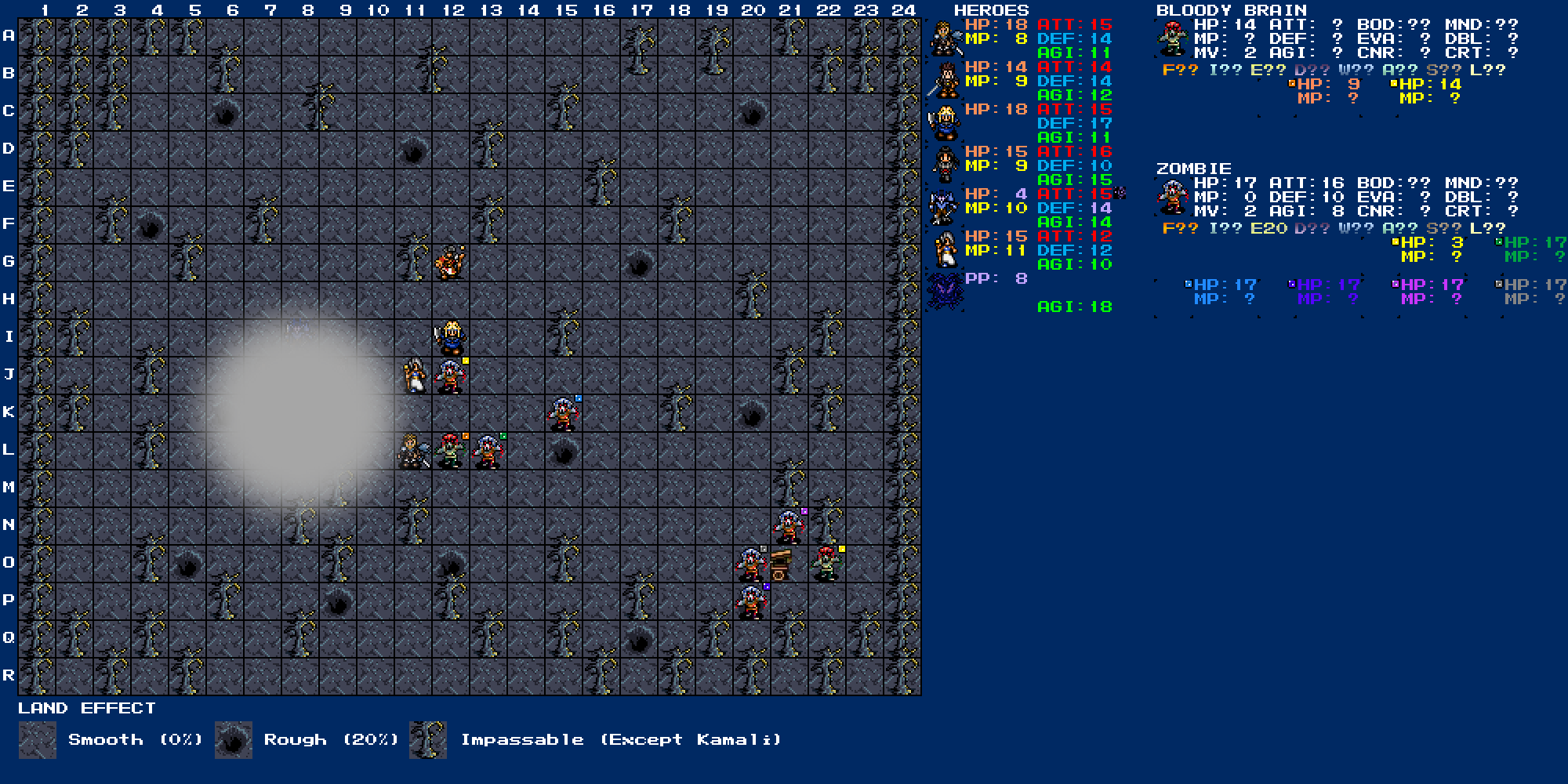Select the blue horned hero portrait with 4 HP
Image resolution: width=1568 pixels, height=784 pixels.
click(944, 208)
